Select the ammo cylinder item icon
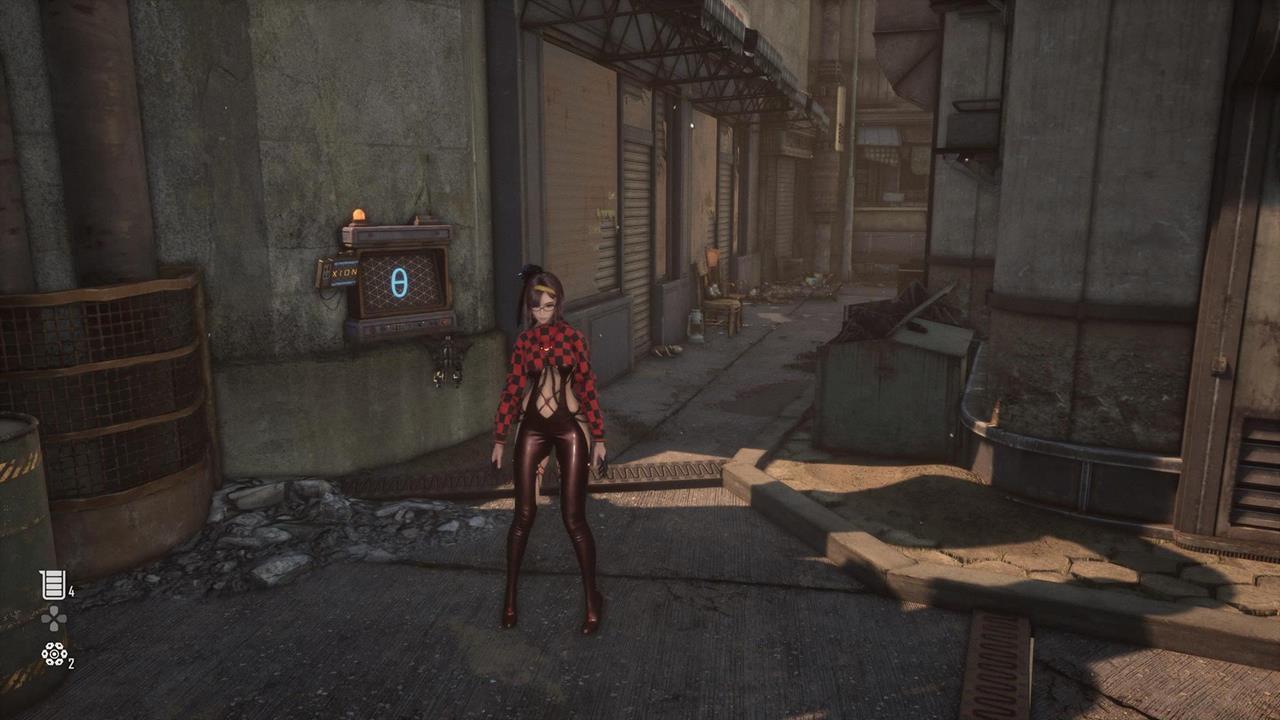This screenshot has height=720, width=1280. pyautogui.click(x=53, y=655)
